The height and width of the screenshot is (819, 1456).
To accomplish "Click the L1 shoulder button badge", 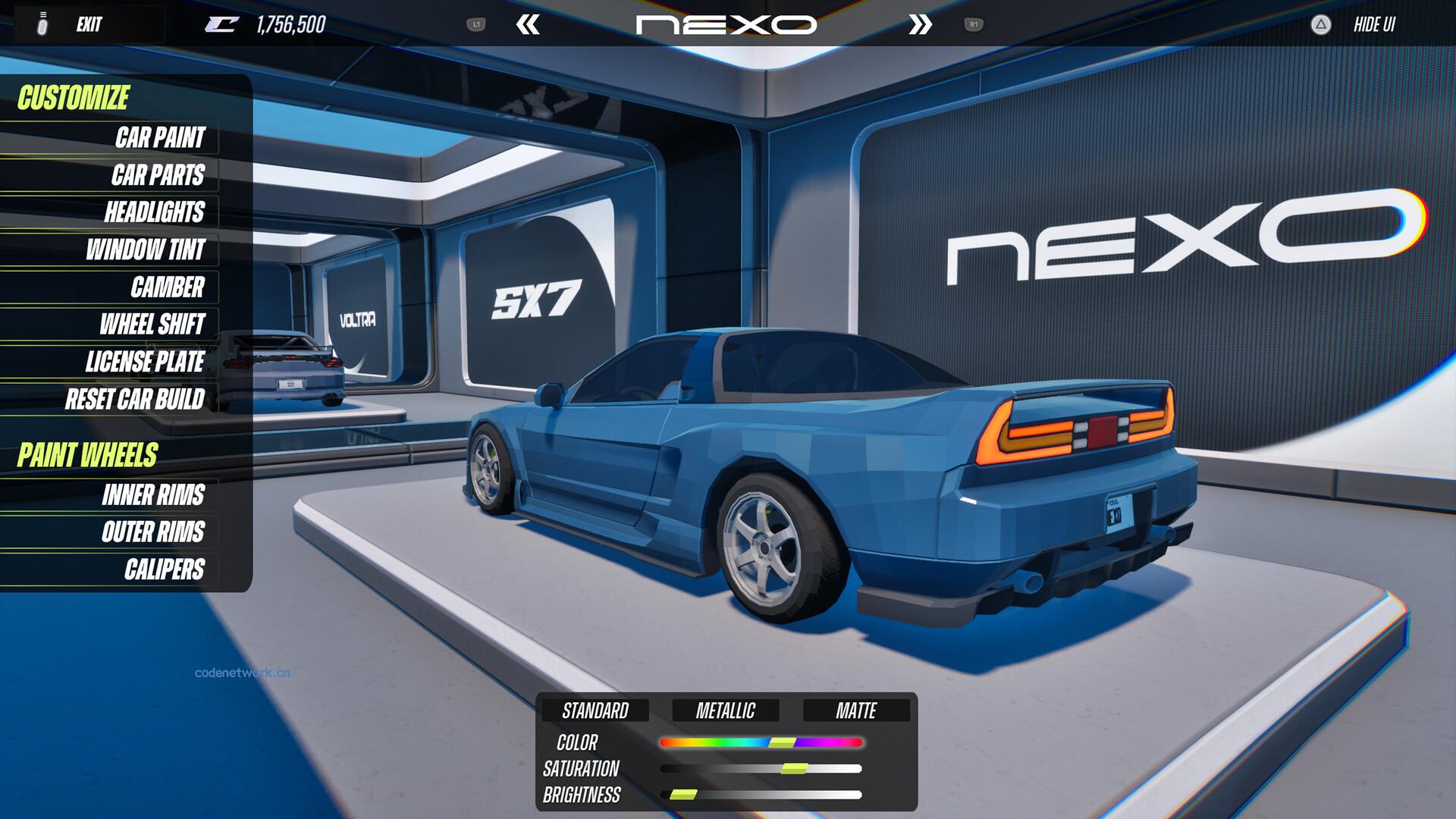I will tap(477, 24).
